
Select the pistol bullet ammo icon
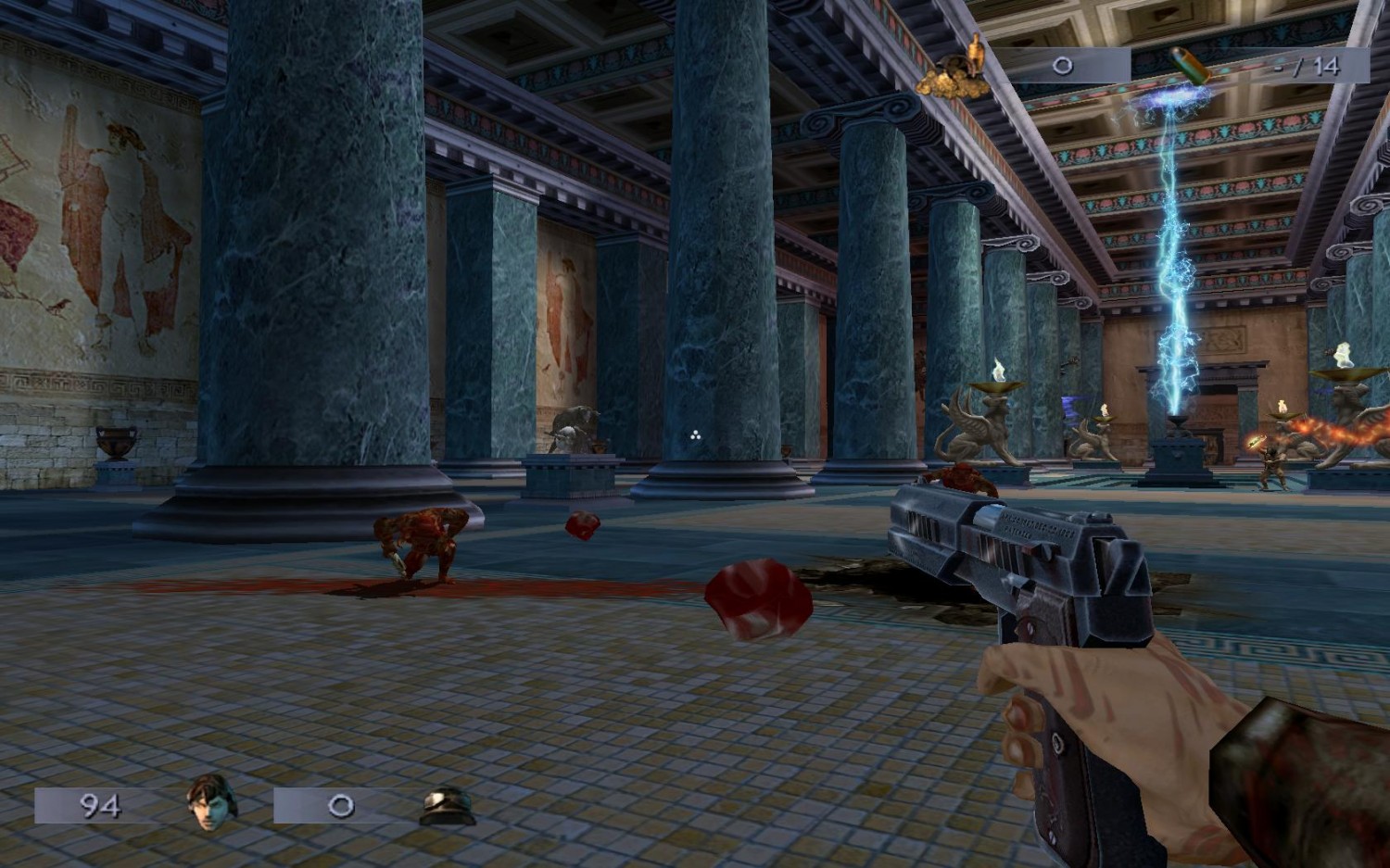click(x=1190, y=65)
